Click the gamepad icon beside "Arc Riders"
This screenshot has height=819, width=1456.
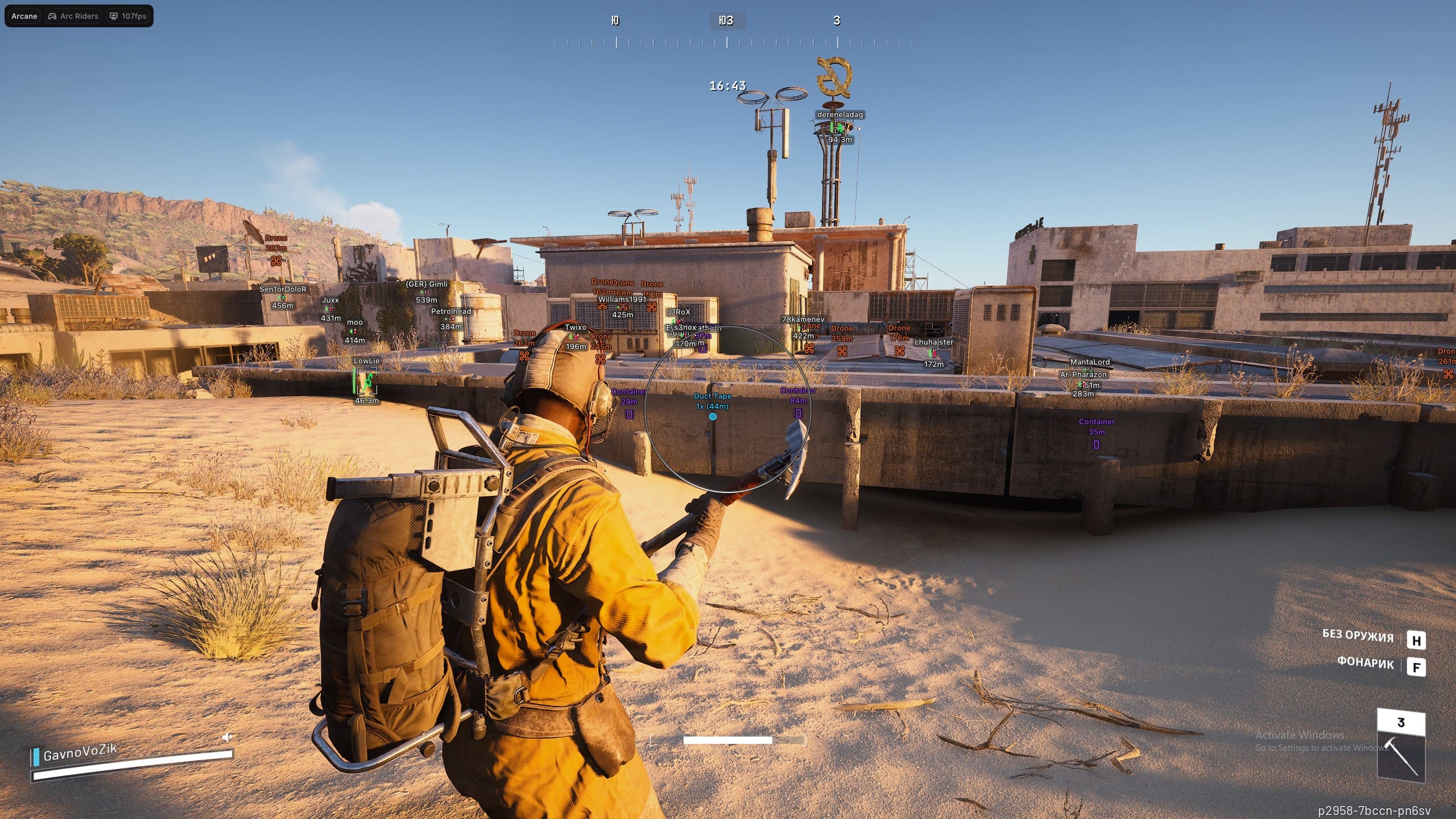[52, 16]
